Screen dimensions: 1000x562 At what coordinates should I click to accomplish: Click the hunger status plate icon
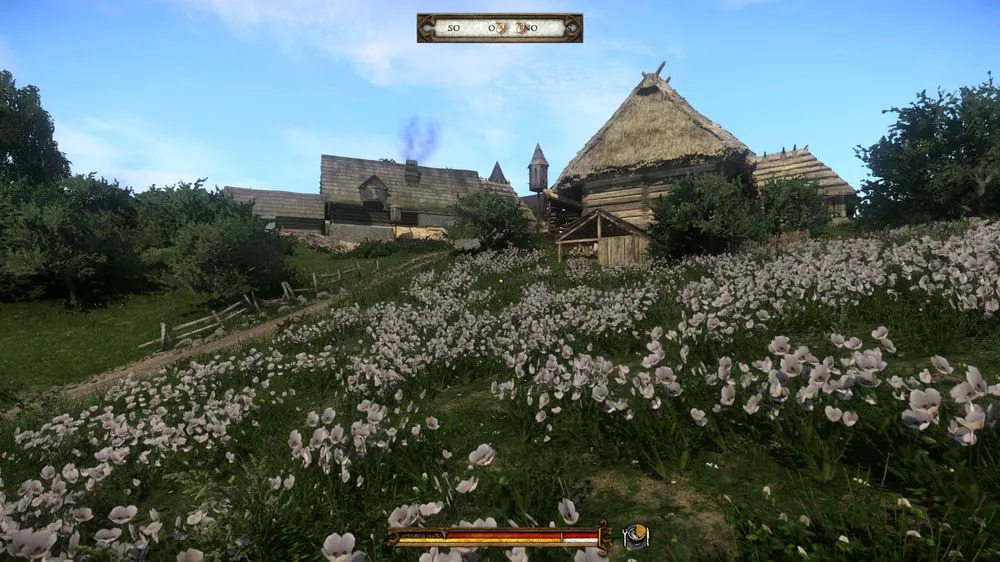click(x=635, y=537)
